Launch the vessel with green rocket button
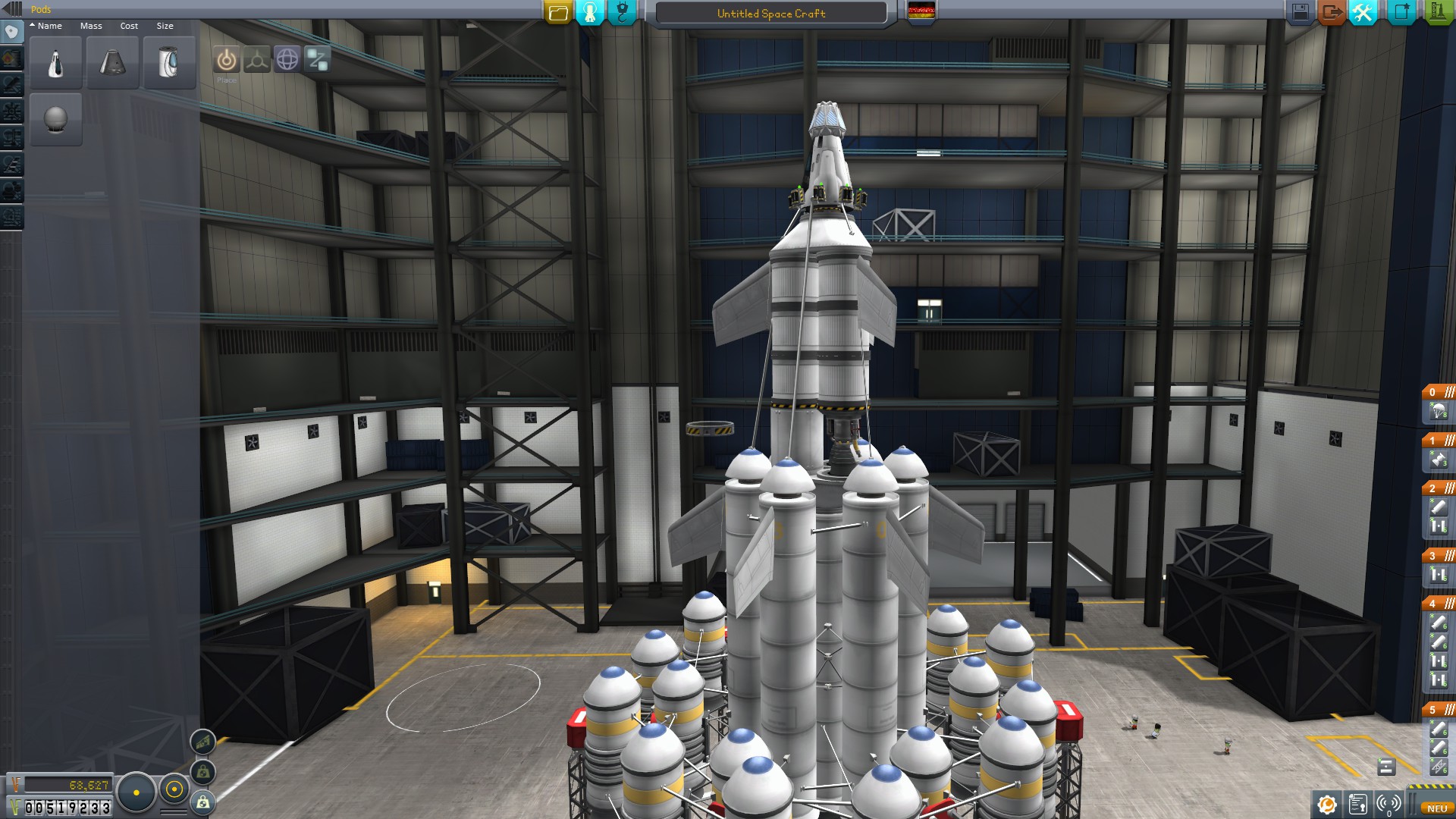Screen dimensions: 1456x819 point(1438,12)
